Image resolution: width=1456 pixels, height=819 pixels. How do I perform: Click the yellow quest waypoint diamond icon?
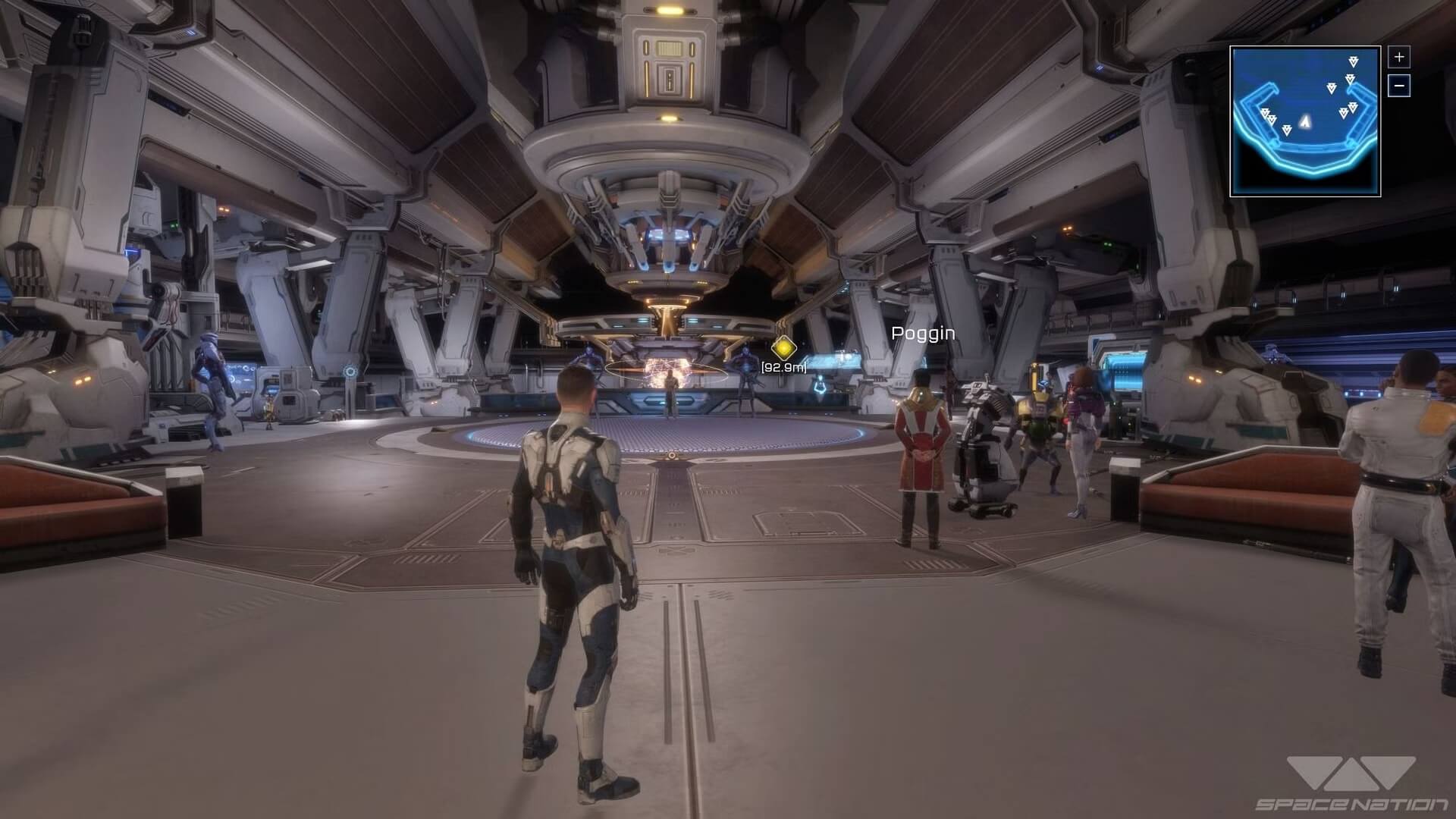[783, 349]
